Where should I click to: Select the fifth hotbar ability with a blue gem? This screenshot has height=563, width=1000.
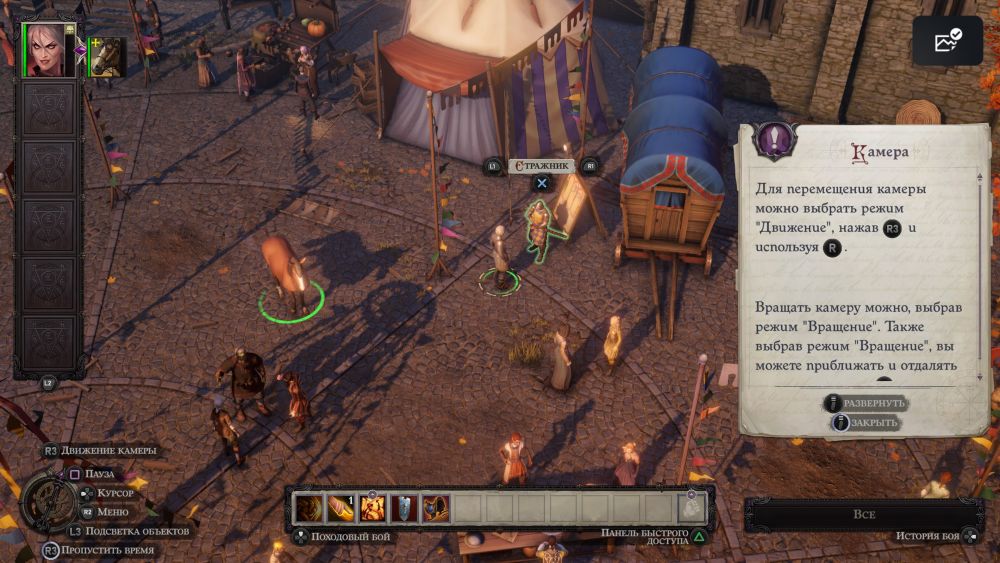435,508
